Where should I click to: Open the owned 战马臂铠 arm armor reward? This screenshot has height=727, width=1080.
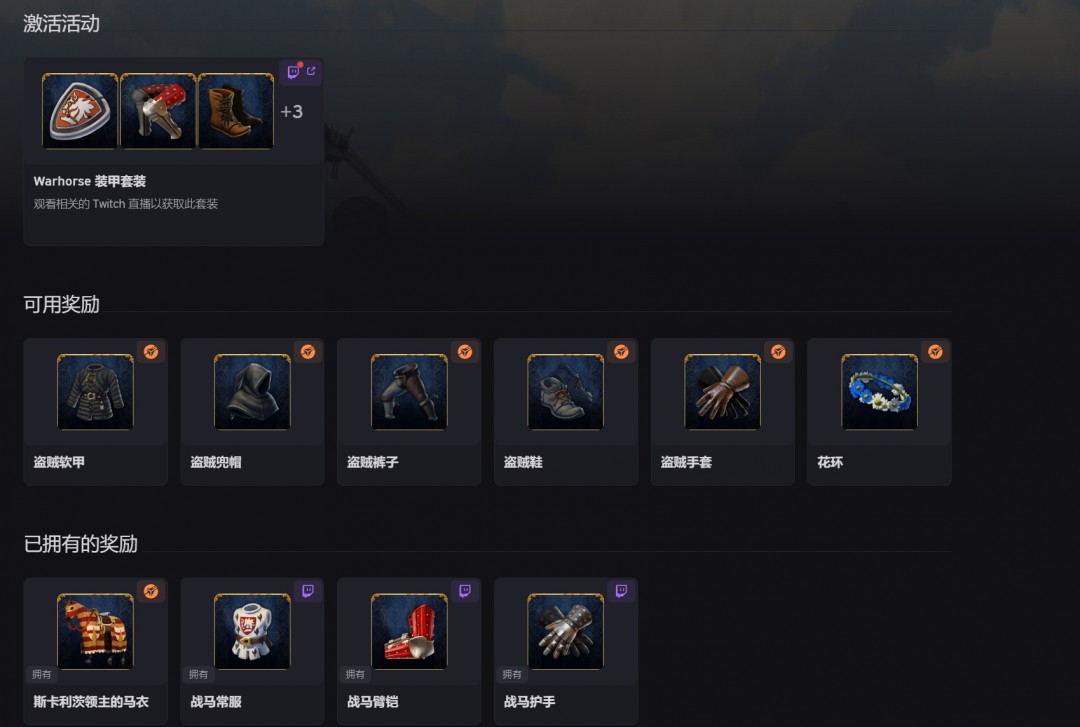pyautogui.click(x=409, y=650)
